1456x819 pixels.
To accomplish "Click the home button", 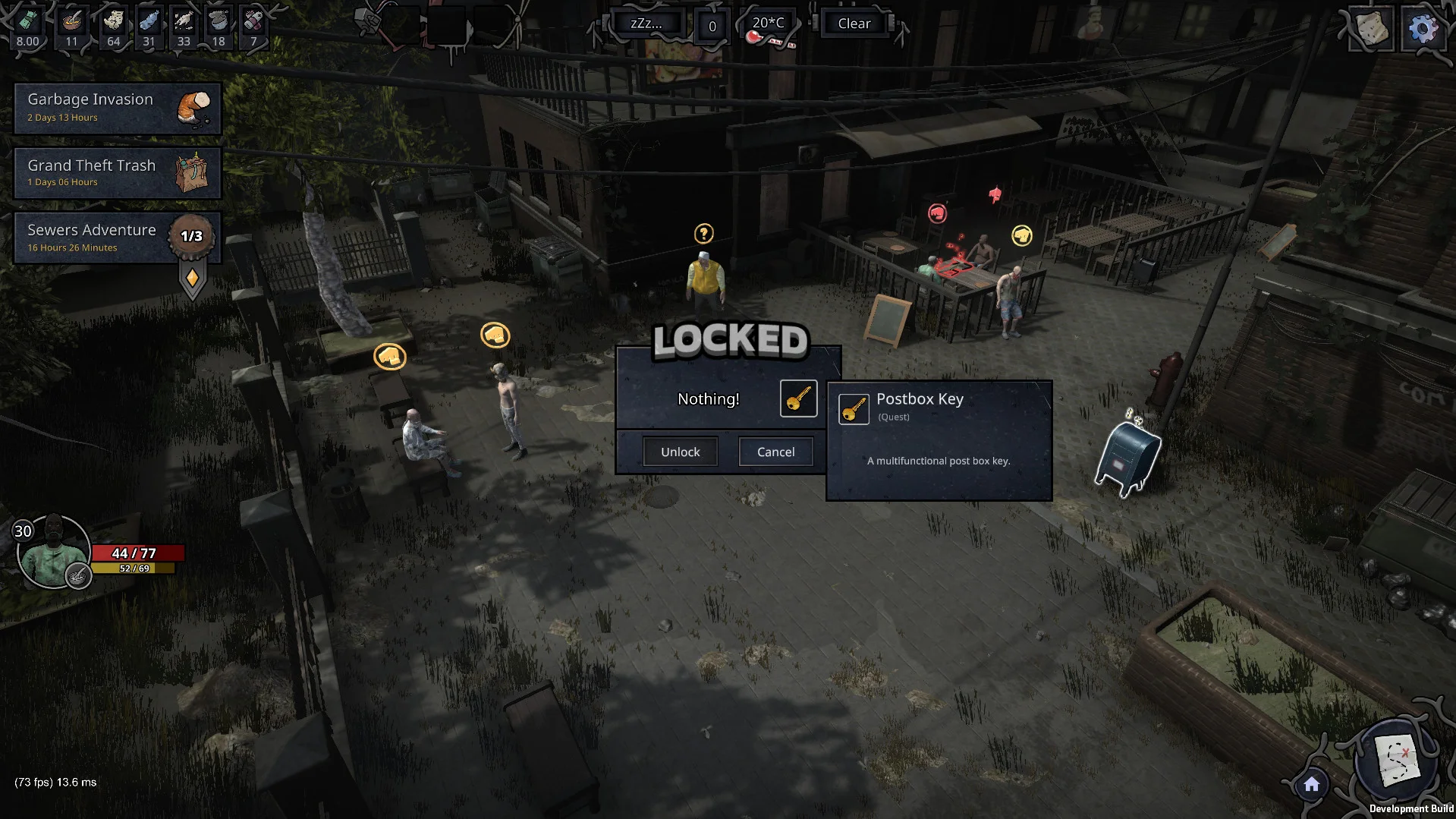I will (x=1312, y=785).
